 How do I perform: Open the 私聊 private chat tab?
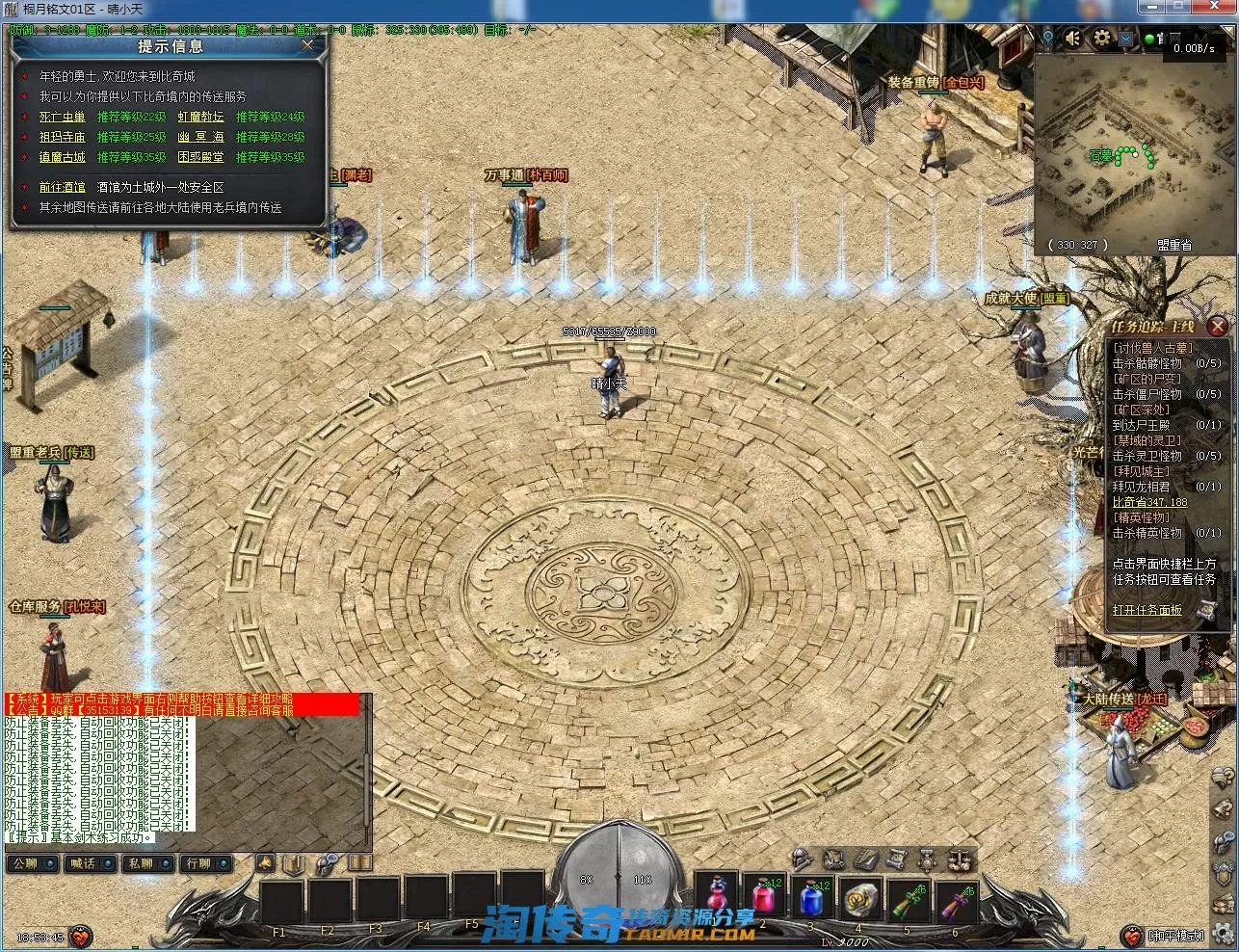point(142,863)
